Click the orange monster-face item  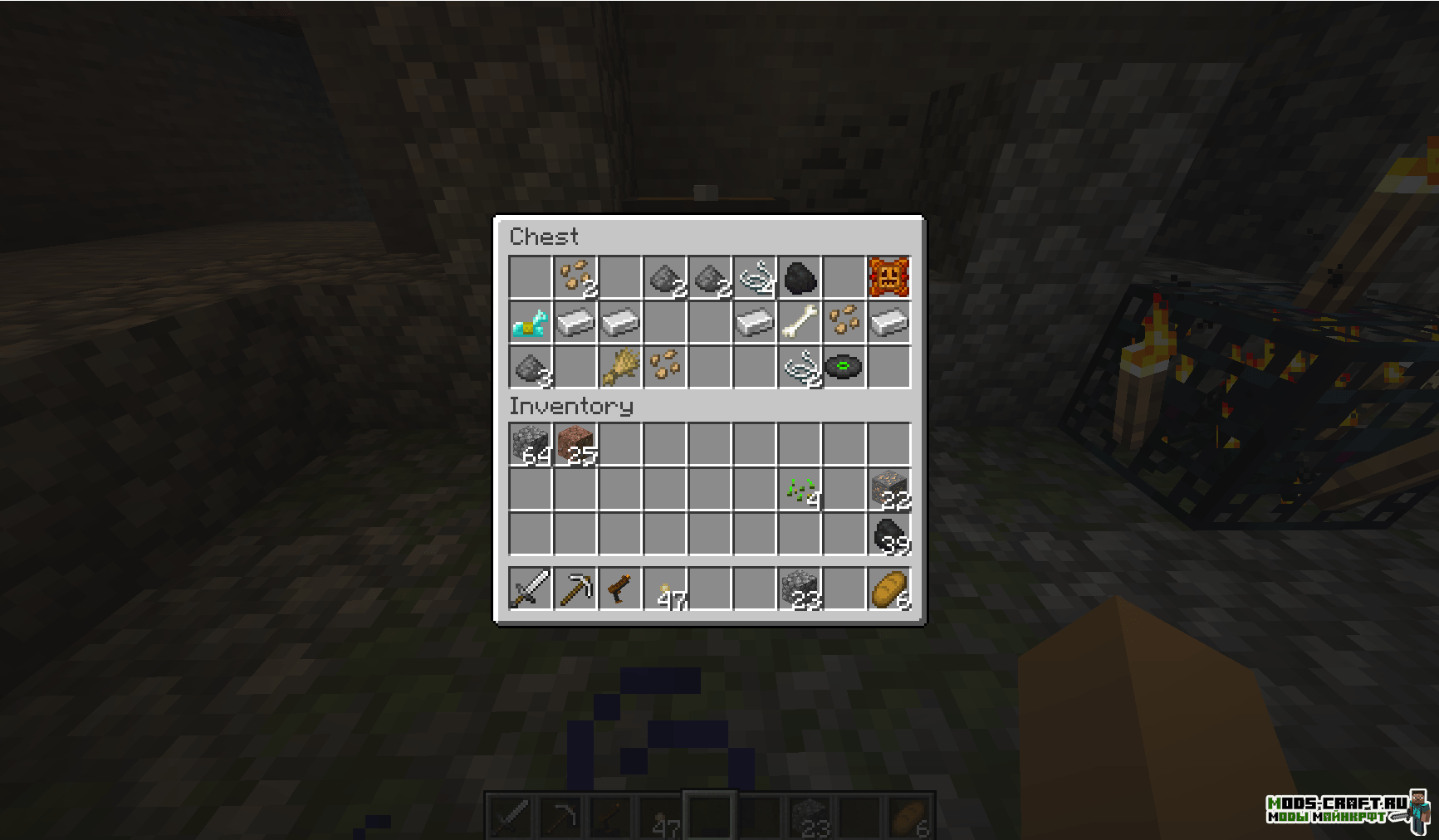point(889,278)
